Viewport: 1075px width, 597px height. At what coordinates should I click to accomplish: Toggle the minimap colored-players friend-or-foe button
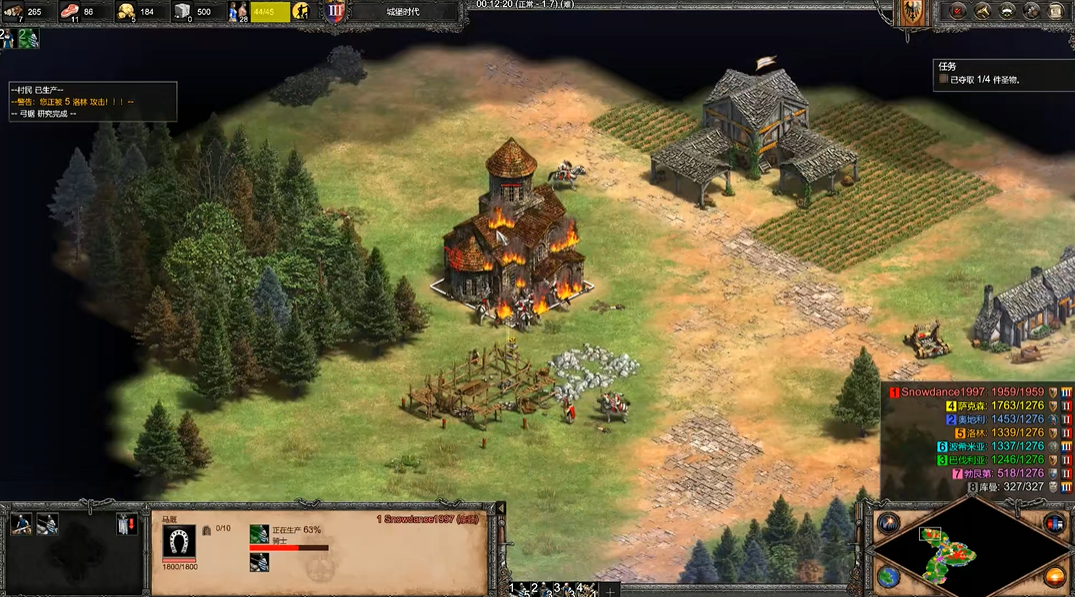tap(1054, 523)
